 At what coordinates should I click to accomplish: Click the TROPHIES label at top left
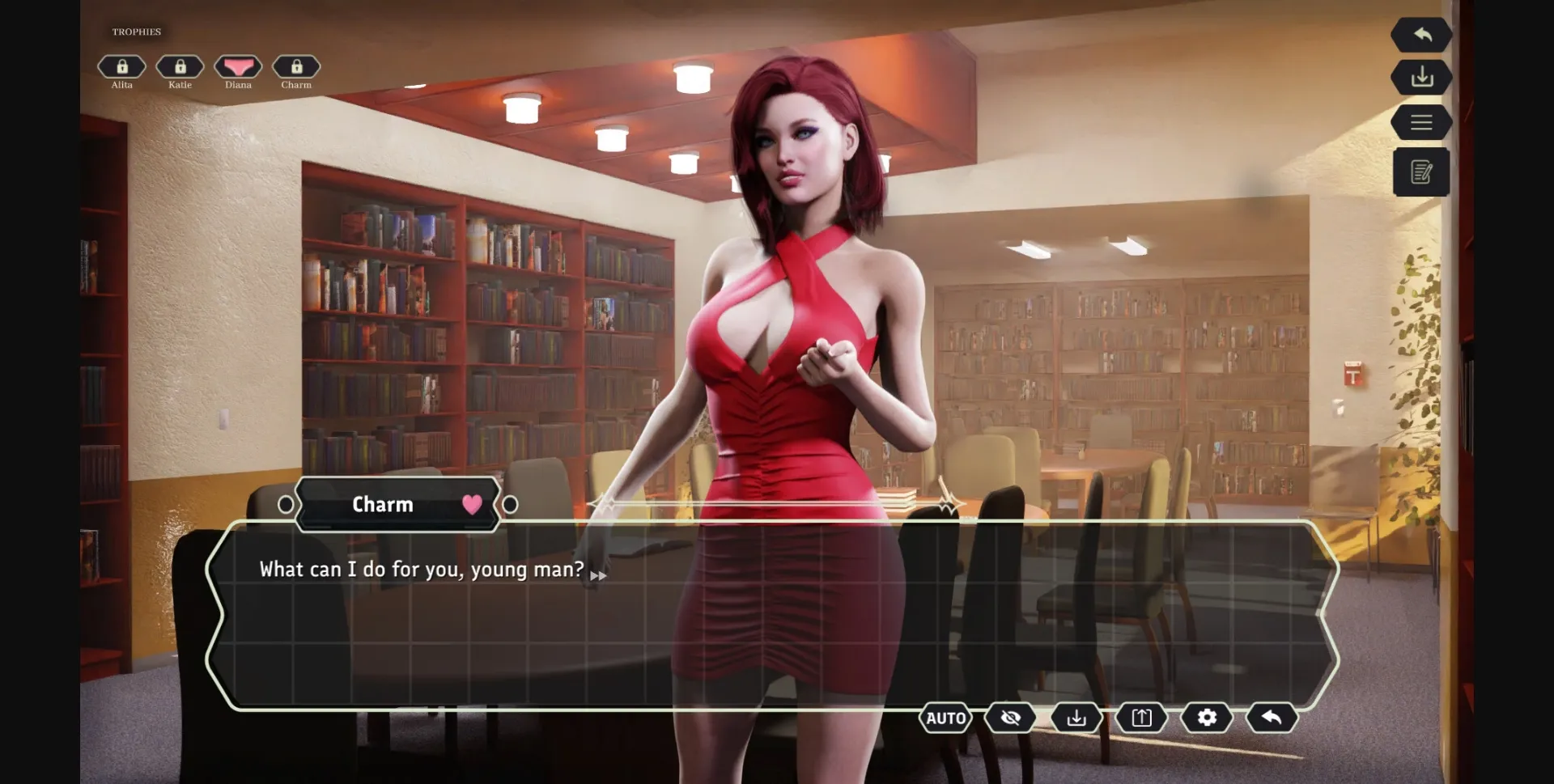pyautogui.click(x=135, y=32)
